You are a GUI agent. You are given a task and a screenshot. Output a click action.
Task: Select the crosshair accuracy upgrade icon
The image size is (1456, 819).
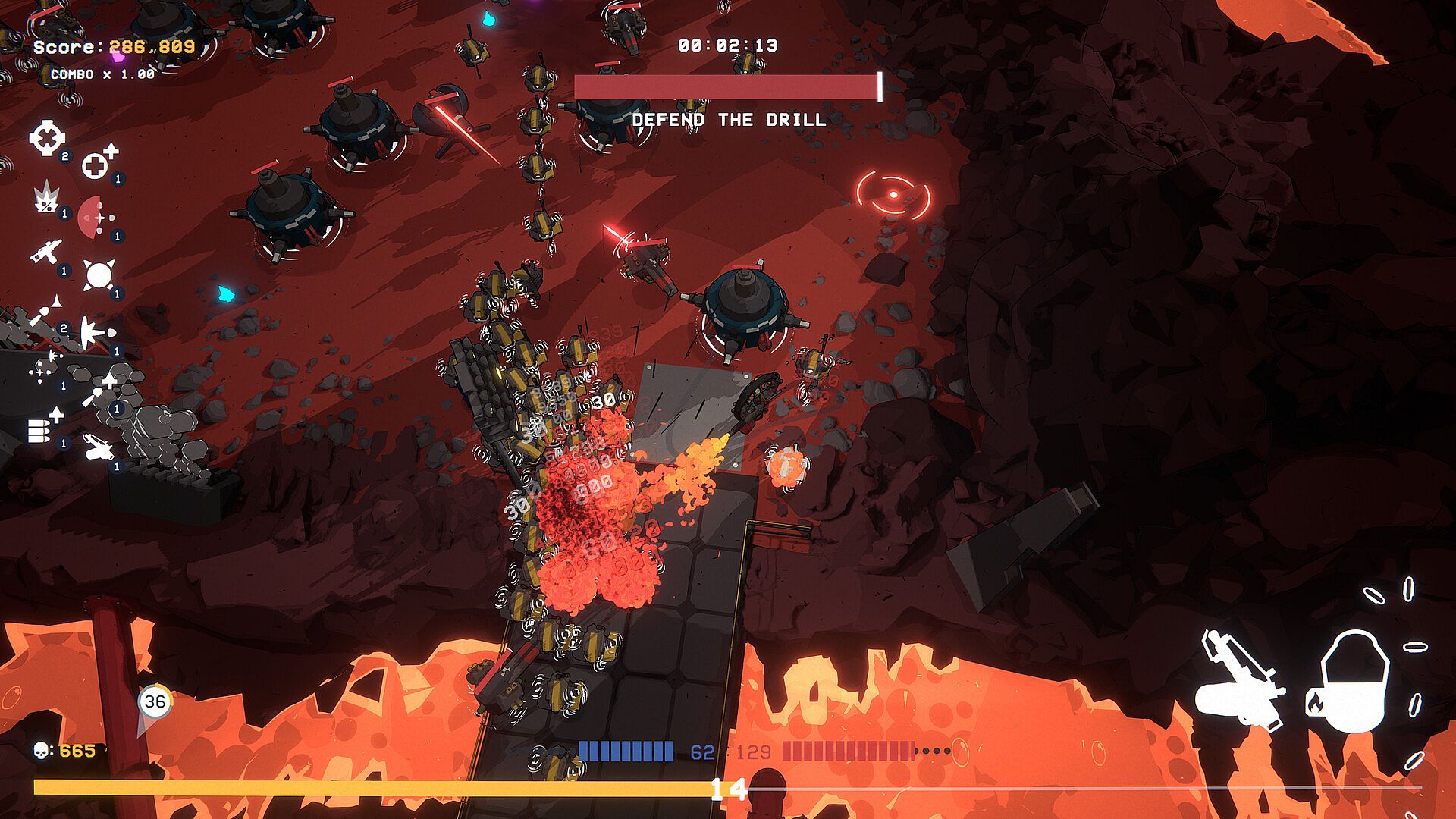pyautogui.click(x=47, y=138)
